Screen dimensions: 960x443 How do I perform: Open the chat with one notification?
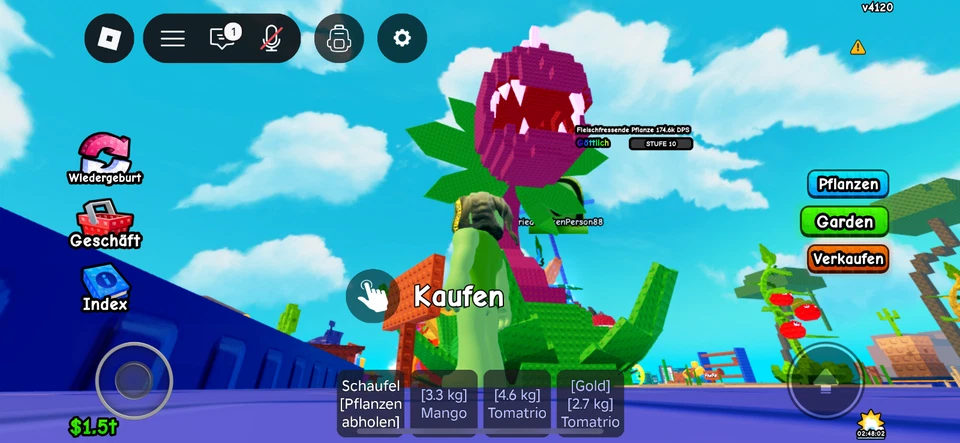click(x=222, y=39)
